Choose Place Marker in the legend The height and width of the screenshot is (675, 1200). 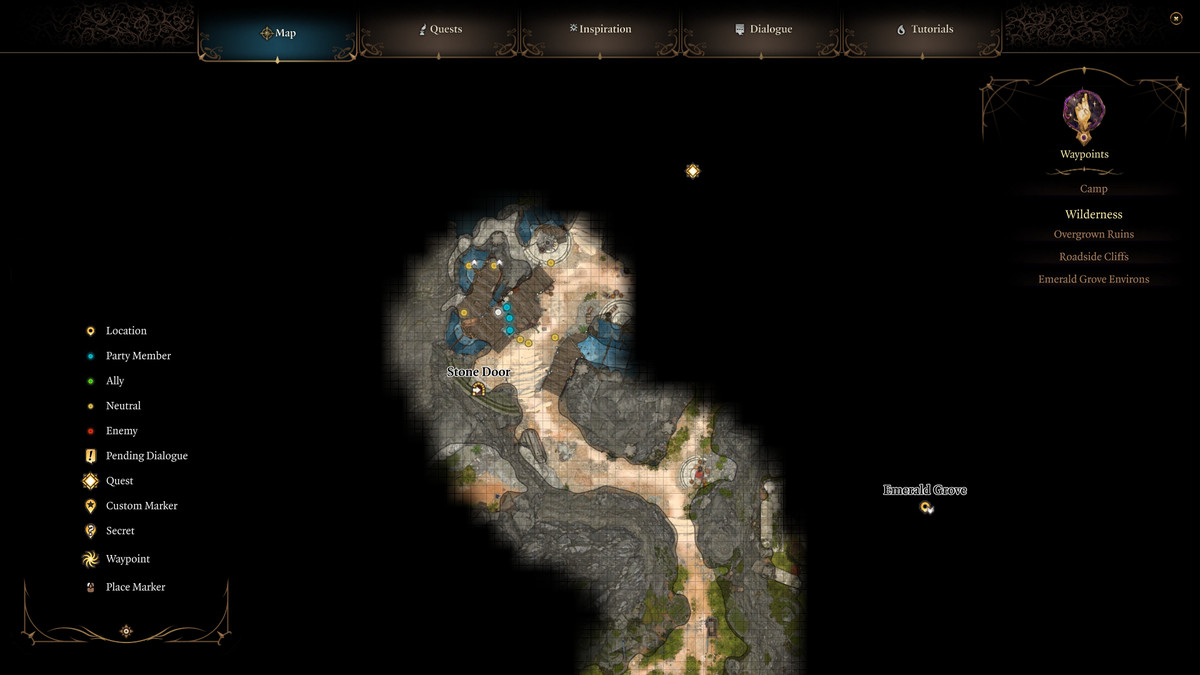(x=135, y=587)
